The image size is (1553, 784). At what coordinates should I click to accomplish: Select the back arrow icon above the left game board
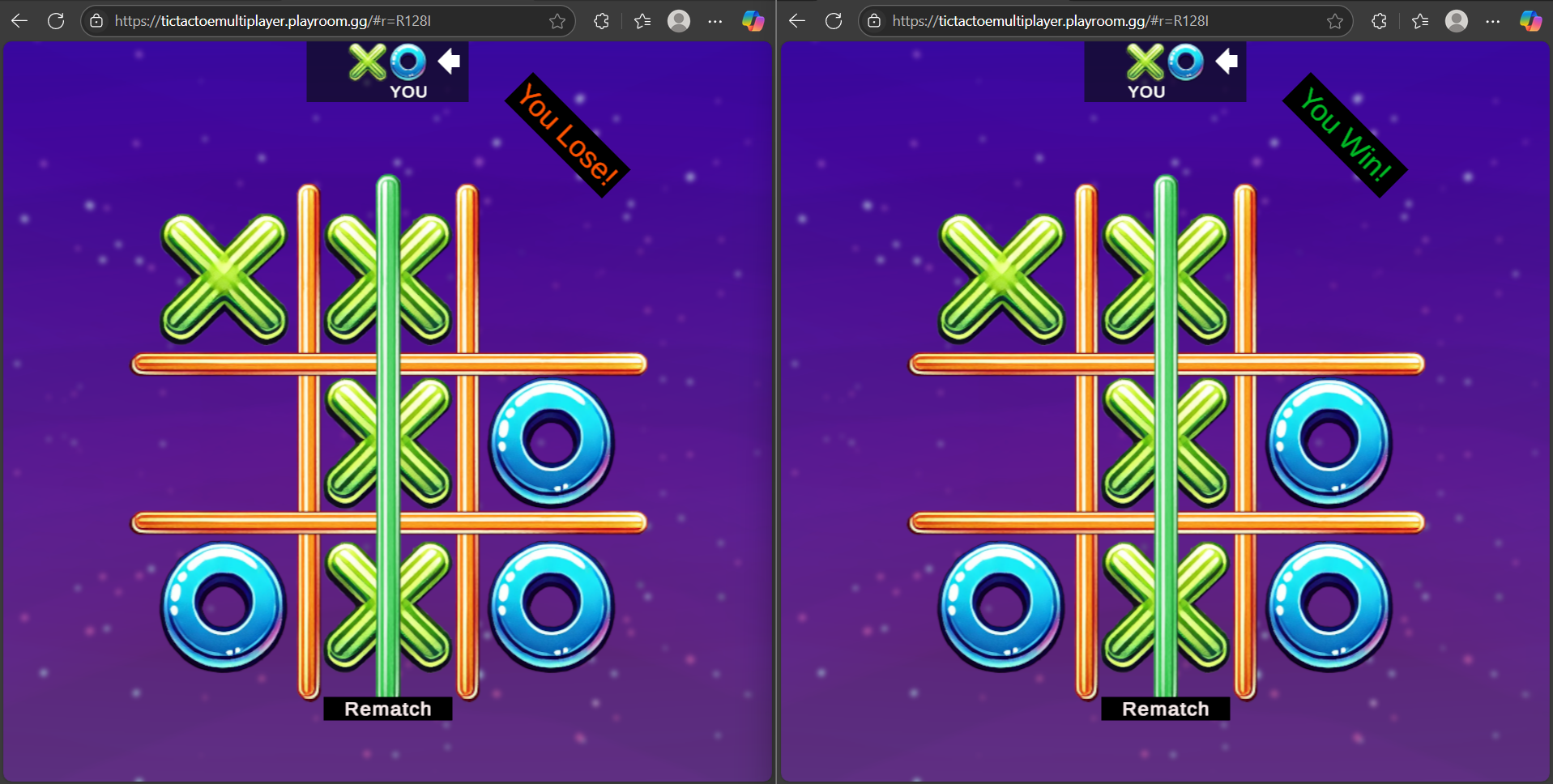449,60
